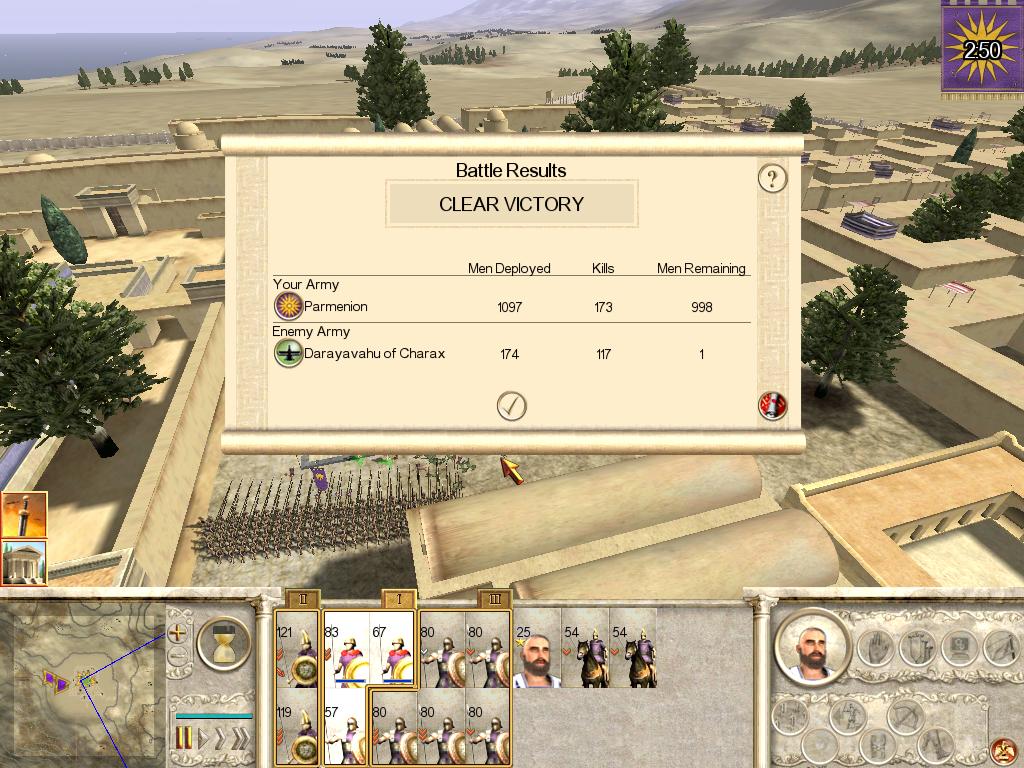Click the hourglass battle timer button
This screenshot has height=768, width=1024.
coord(223,643)
